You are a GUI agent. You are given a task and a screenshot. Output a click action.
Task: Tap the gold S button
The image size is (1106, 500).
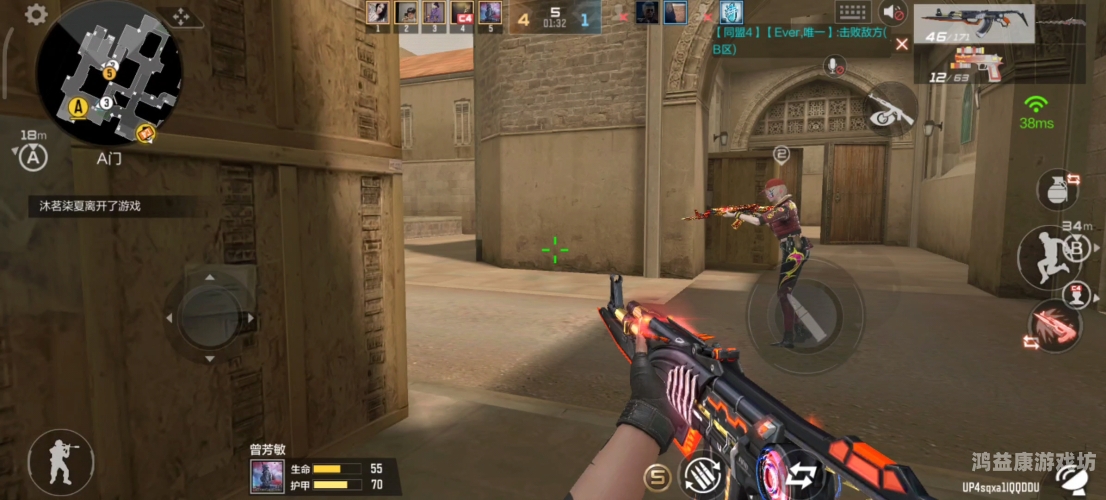pos(657,476)
